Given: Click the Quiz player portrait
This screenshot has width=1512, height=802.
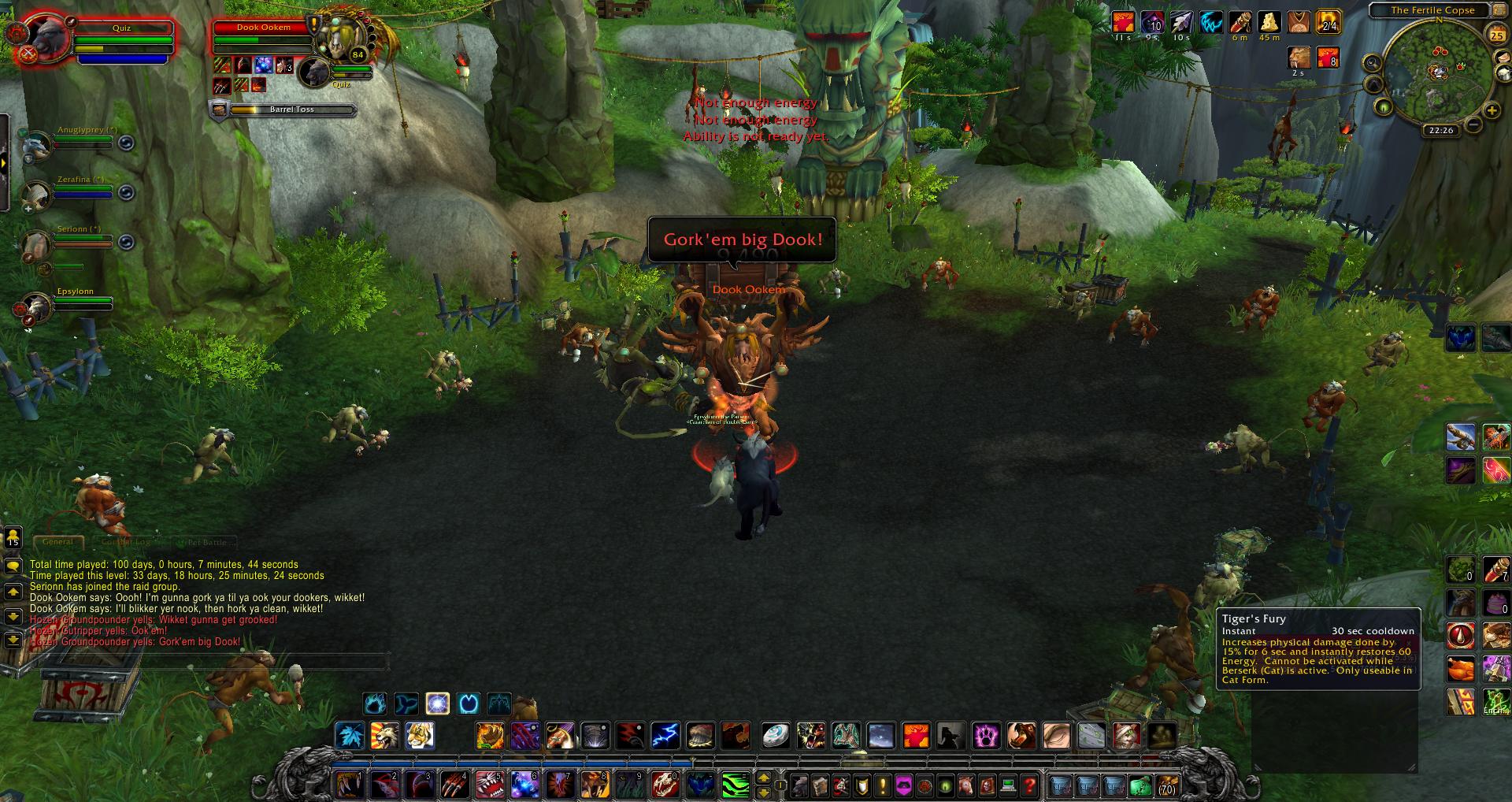Looking at the screenshot, I should [x=39, y=36].
